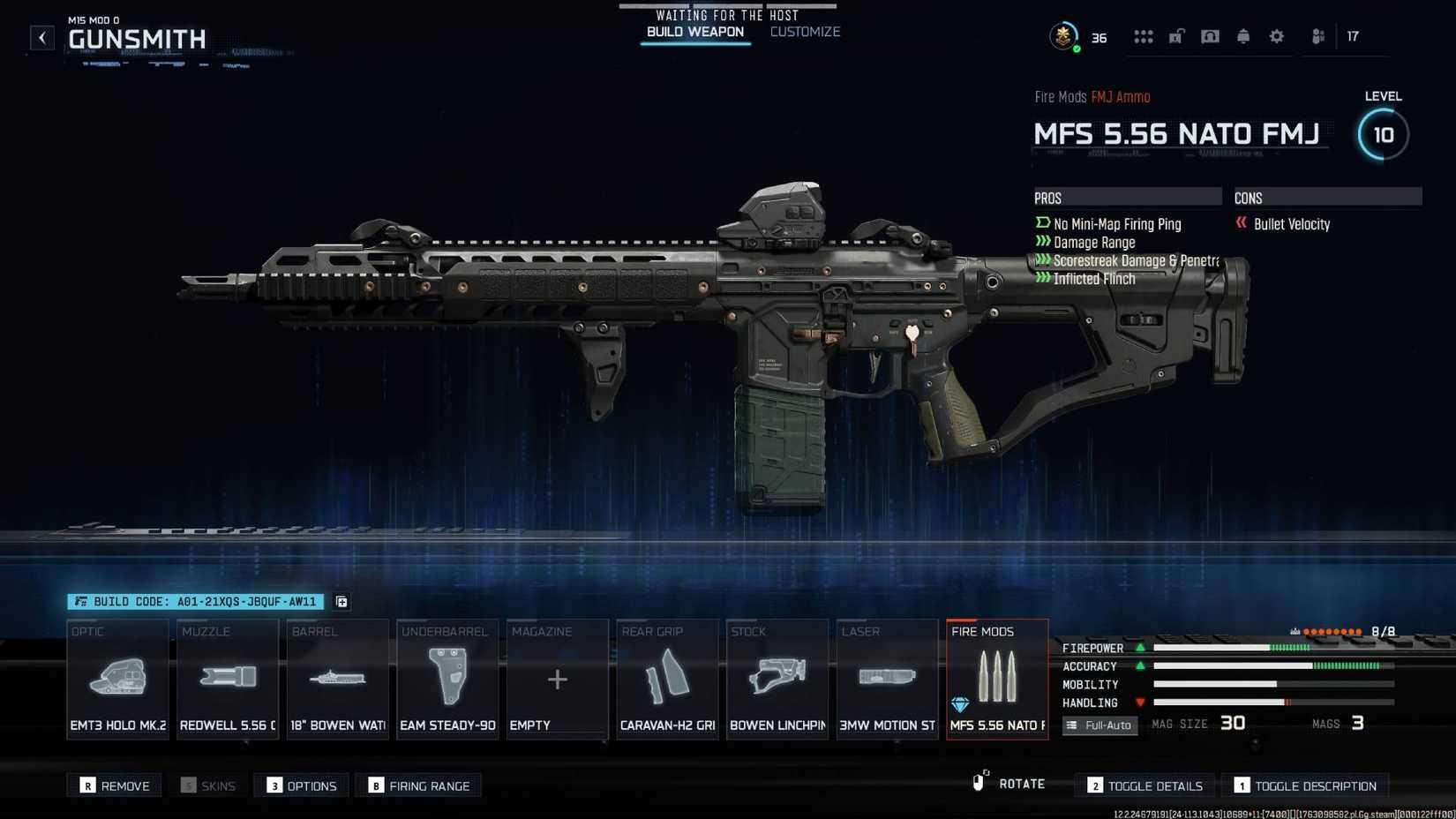Open the settings gear icon

tap(1276, 36)
